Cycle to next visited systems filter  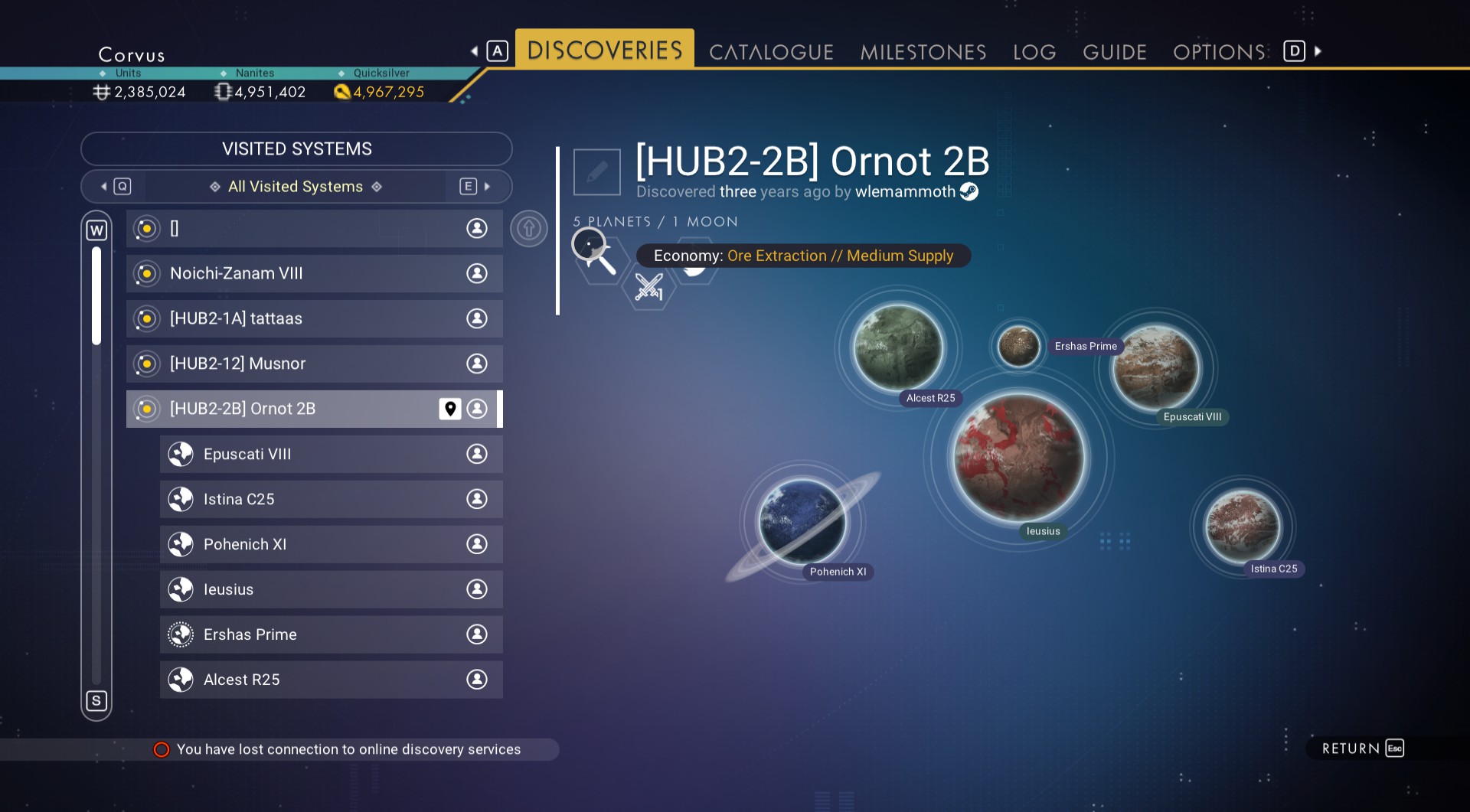475,187
